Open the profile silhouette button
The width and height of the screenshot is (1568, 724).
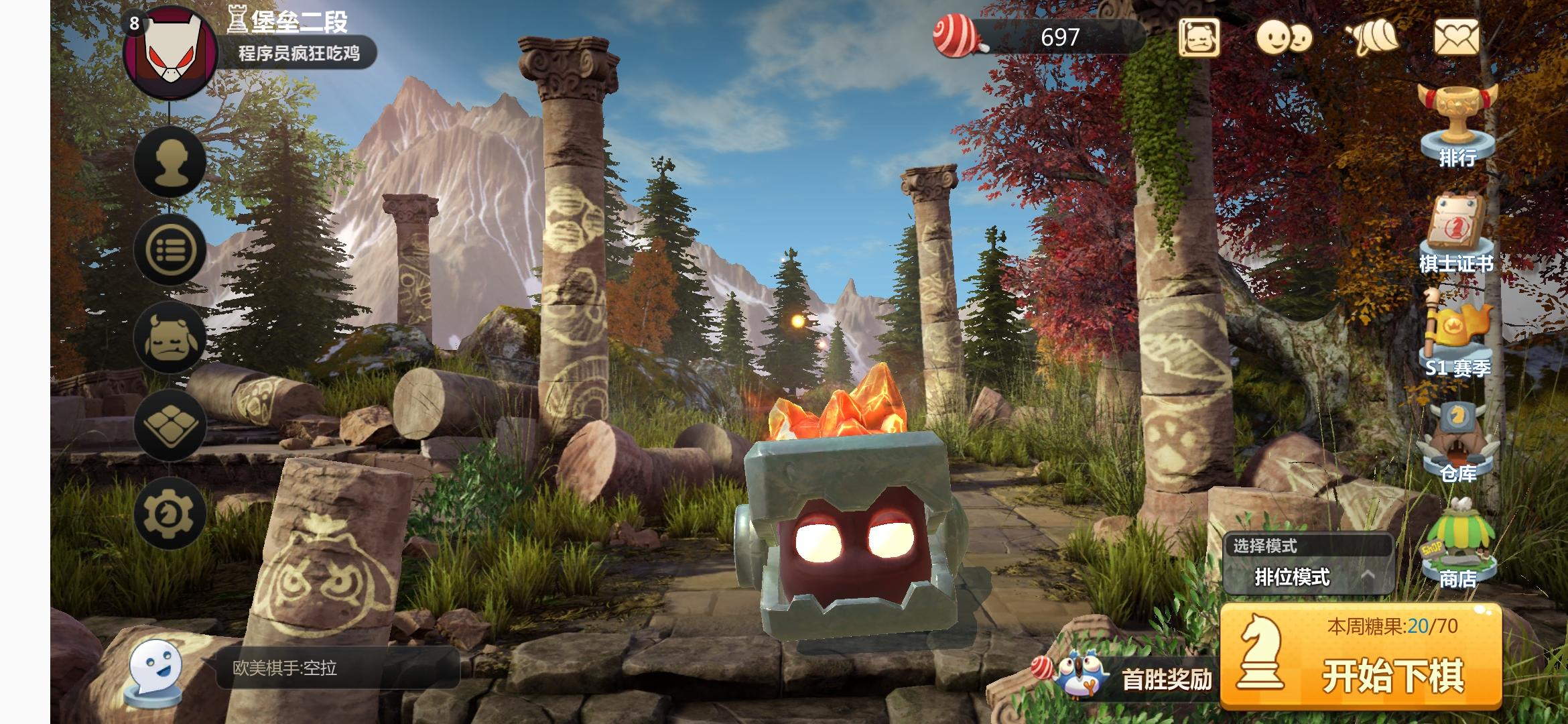click(170, 161)
